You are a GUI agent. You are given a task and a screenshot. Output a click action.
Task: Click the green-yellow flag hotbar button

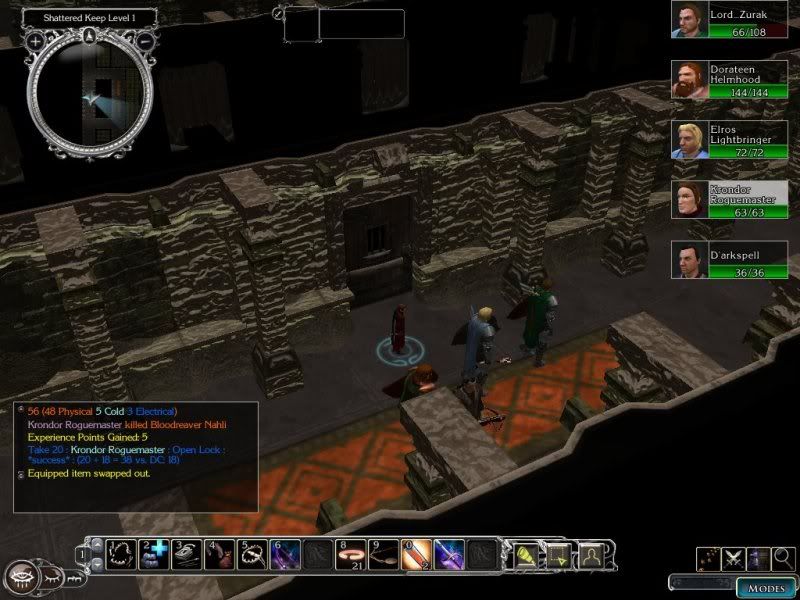coord(523,553)
